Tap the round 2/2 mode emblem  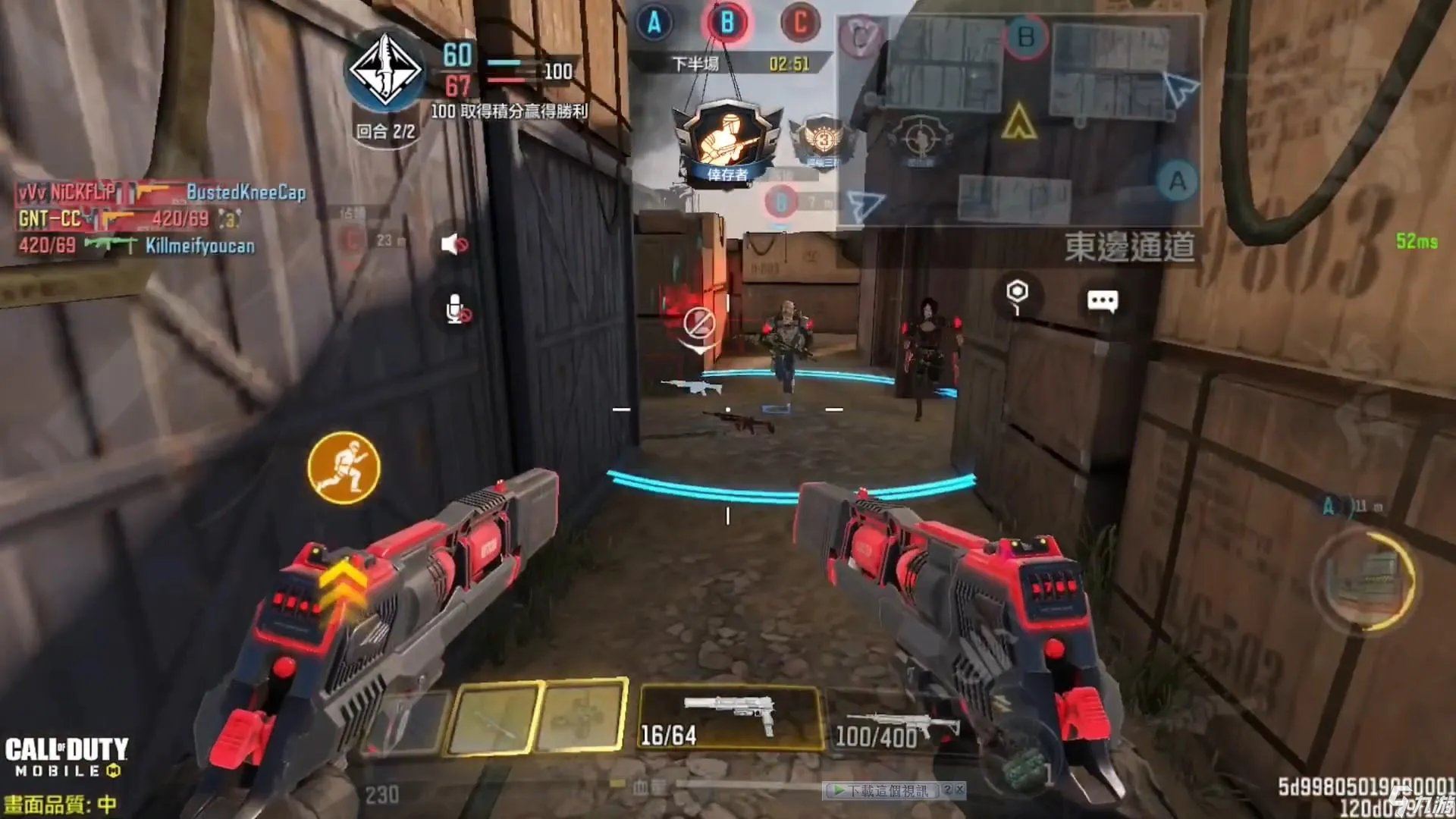[385, 72]
